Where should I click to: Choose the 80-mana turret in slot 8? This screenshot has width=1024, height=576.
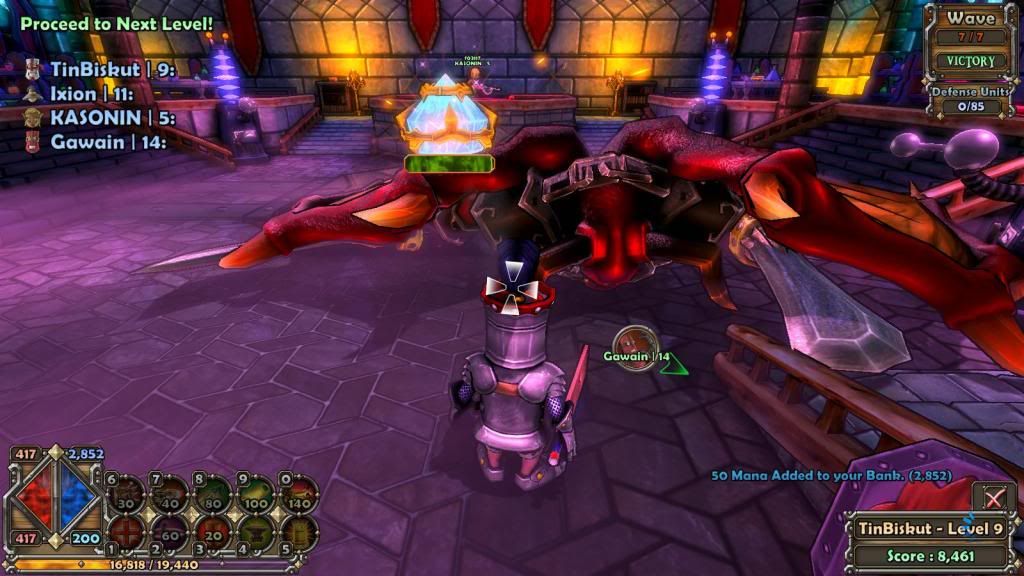(x=212, y=495)
